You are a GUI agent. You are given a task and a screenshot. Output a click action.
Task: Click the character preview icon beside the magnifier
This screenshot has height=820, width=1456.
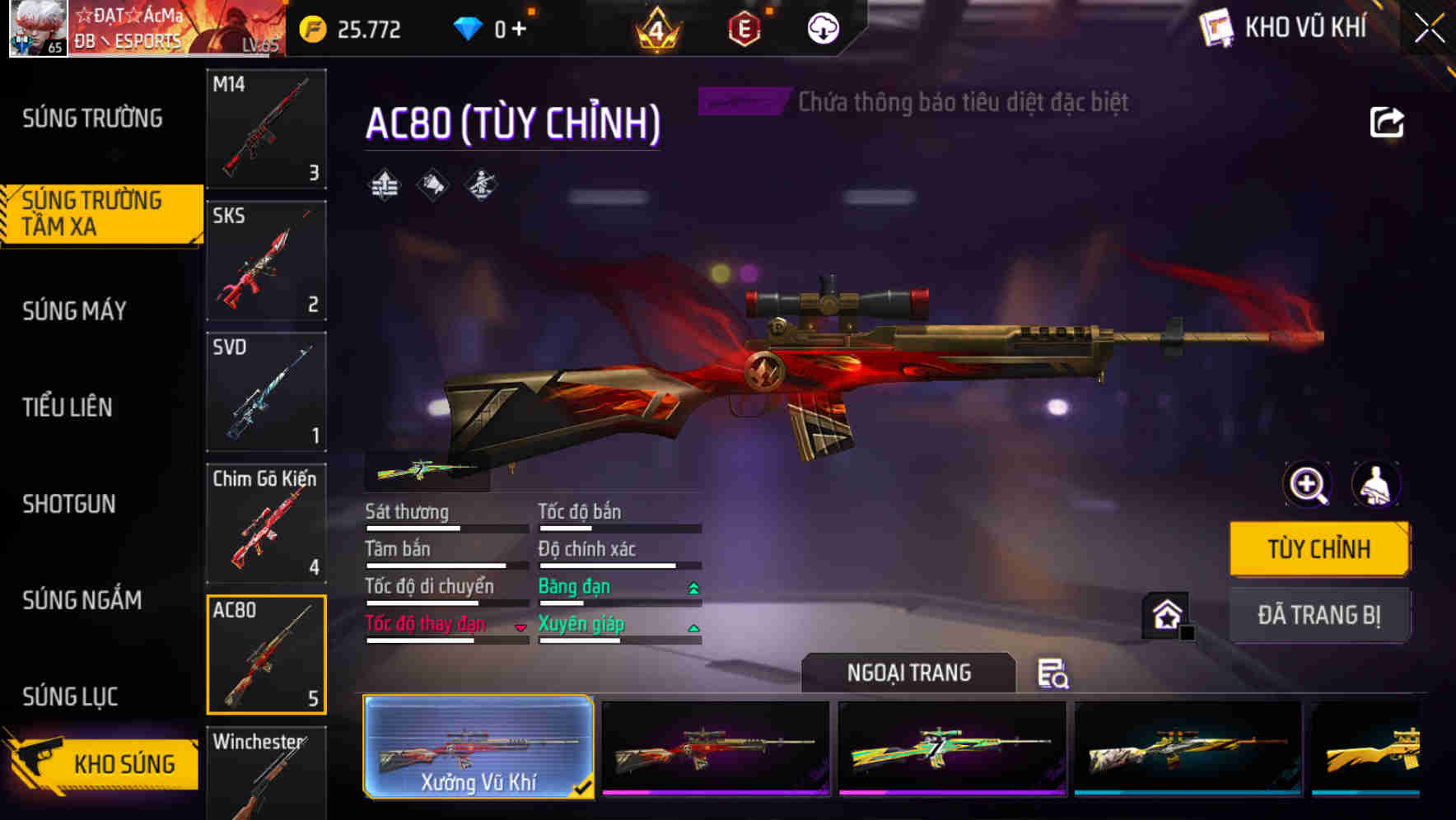tap(1377, 485)
